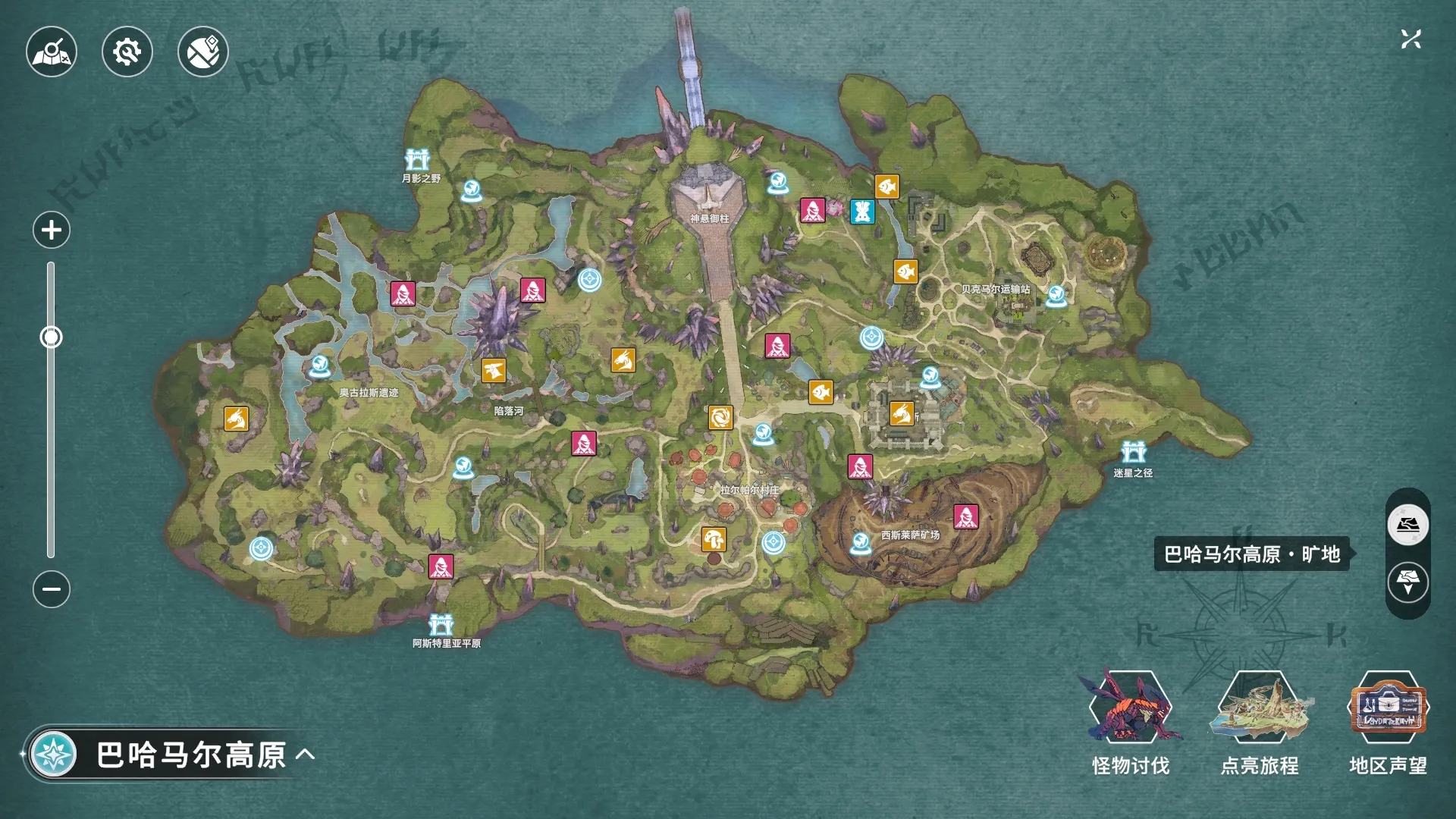The image size is (1456, 819).
Task: Select the swirl dungeon marker on central road
Action: pyautogui.click(x=720, y=417)
